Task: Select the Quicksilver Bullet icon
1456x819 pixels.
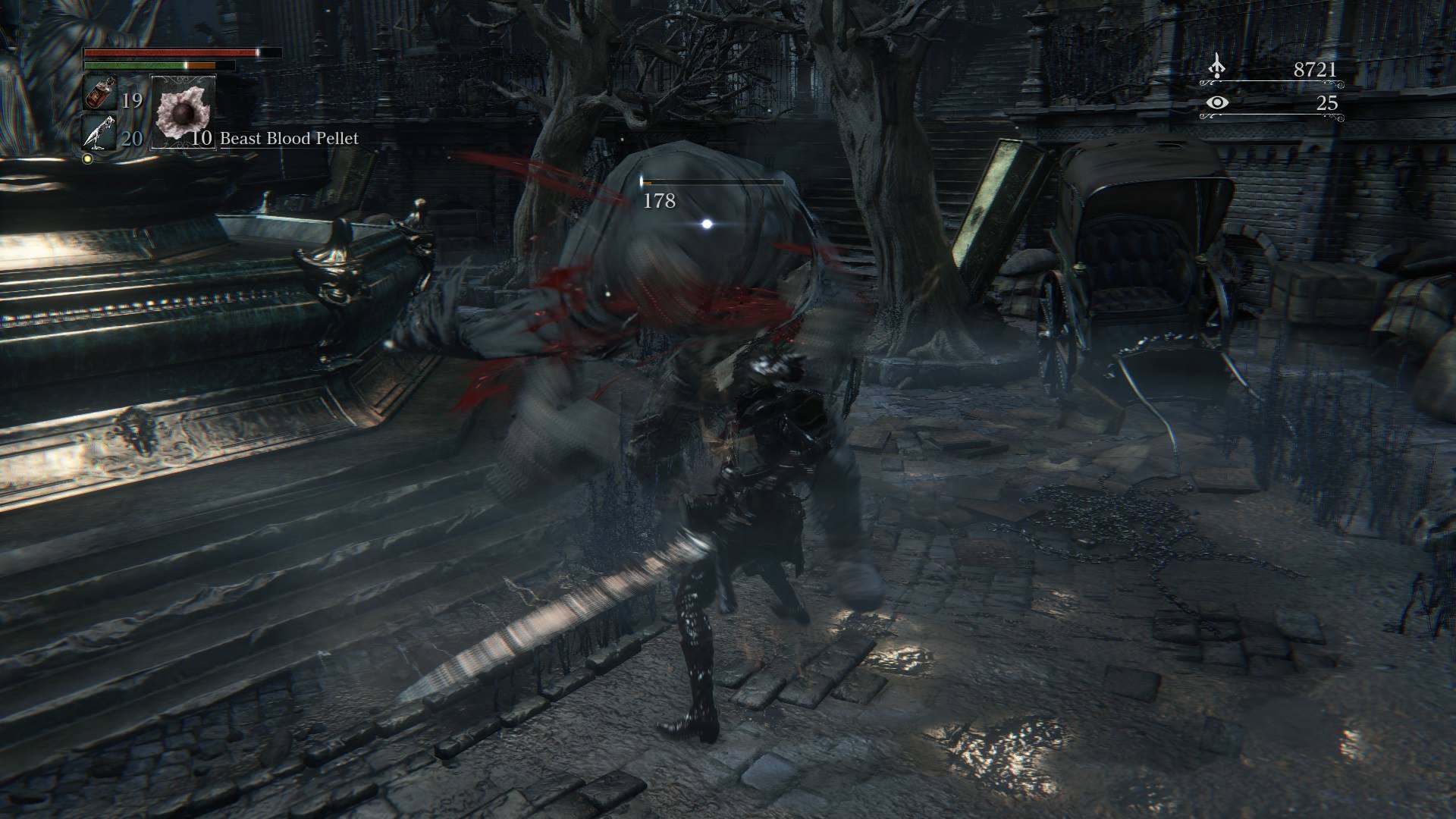Action: click(98, 134)
